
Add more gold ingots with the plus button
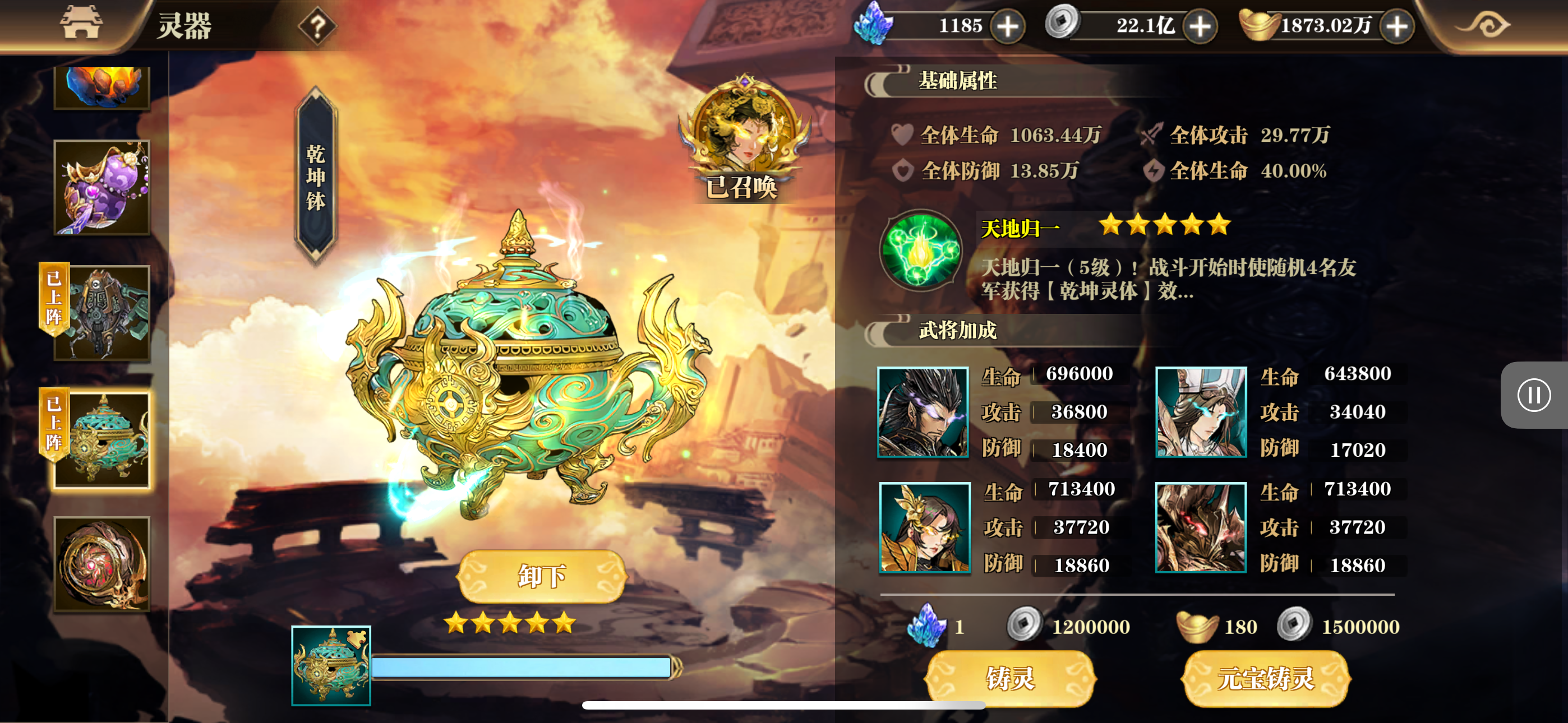point(1397,26)
